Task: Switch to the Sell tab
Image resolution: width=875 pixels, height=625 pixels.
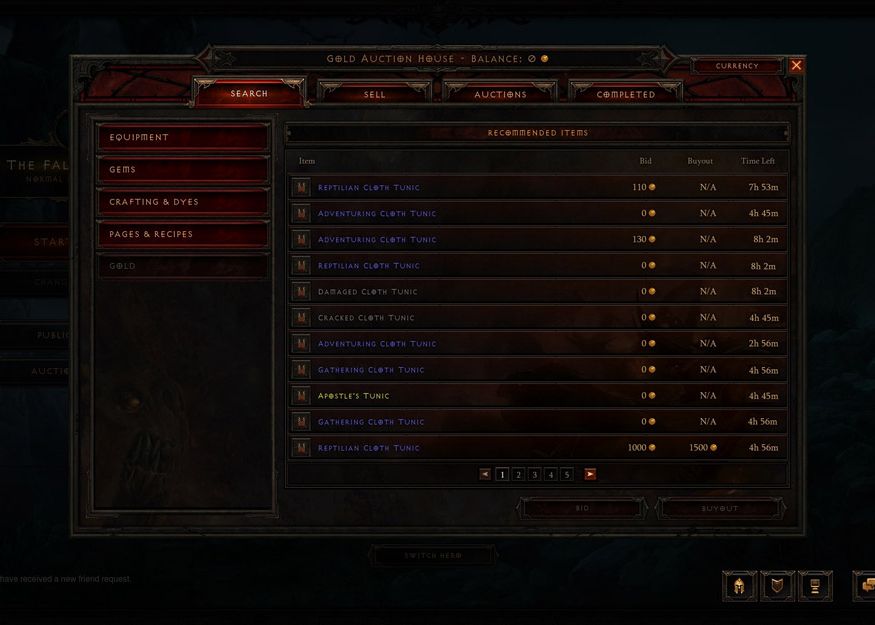Action: coord(374,94)
